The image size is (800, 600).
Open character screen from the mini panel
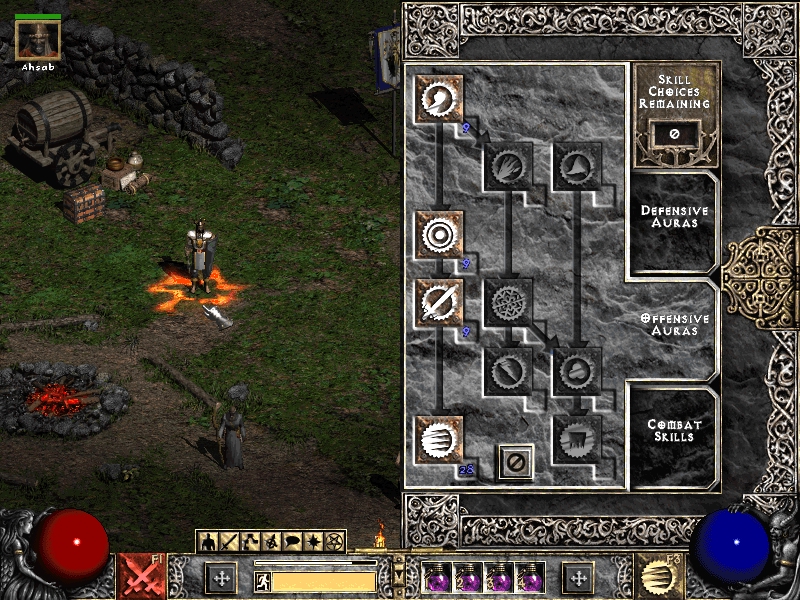[x=208, y=542]
